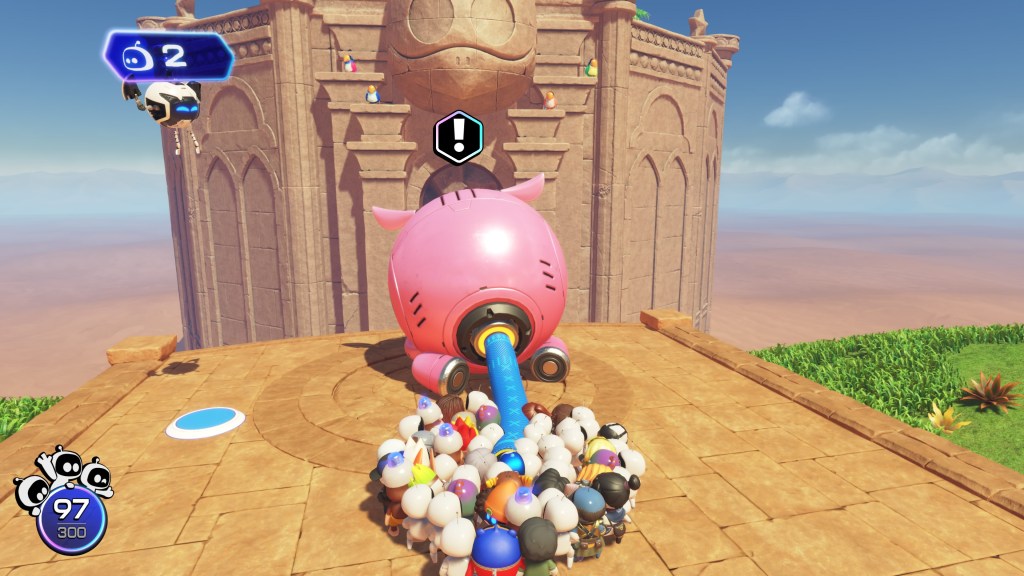Click the exclamation mark alert marker
Image resolution: width=1024 pixels, height=576 pixels.
(458, 137)
